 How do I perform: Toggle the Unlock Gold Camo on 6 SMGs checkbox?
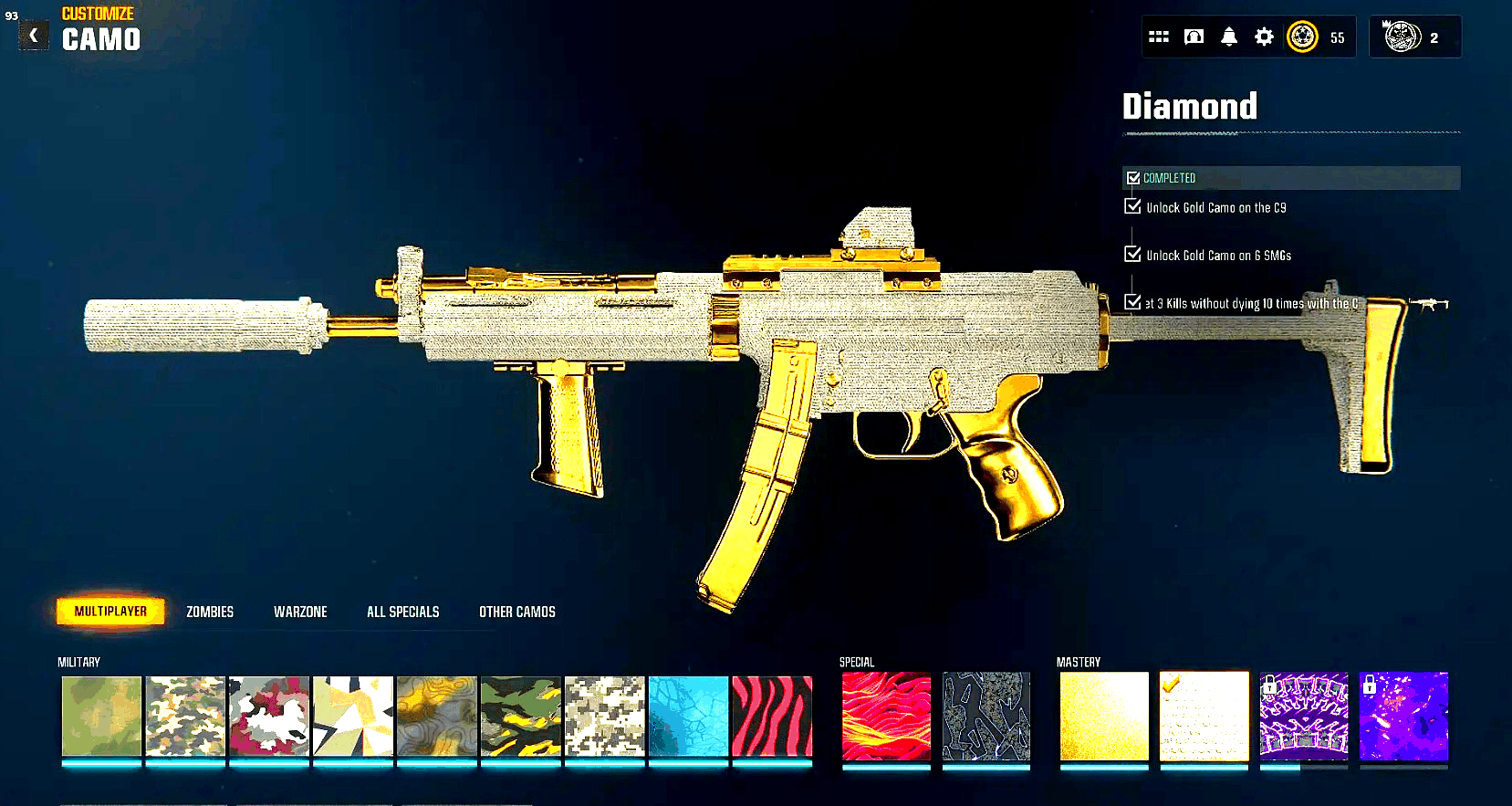coord(1131,255)
